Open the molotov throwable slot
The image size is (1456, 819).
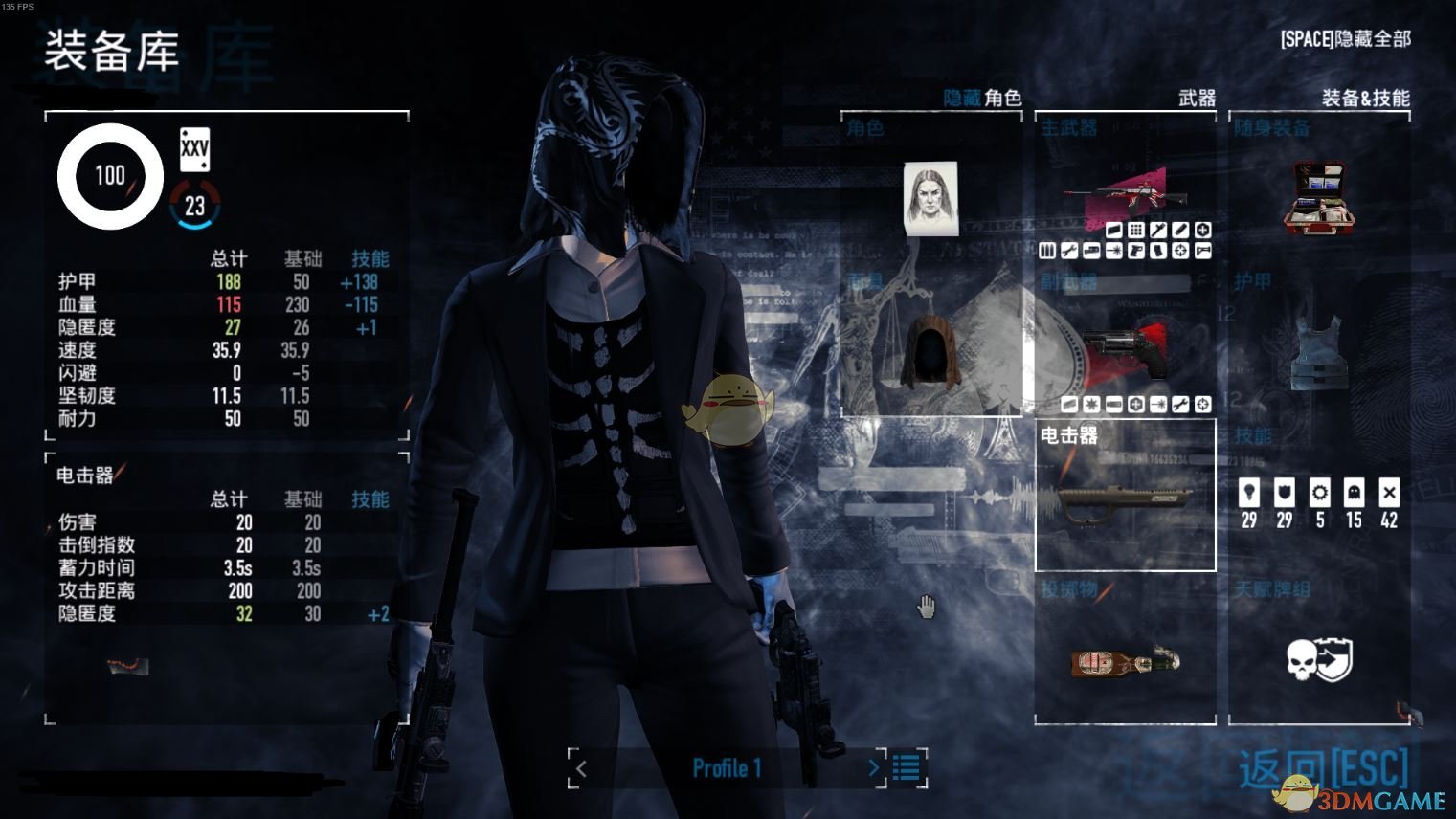click(1125, 660)
